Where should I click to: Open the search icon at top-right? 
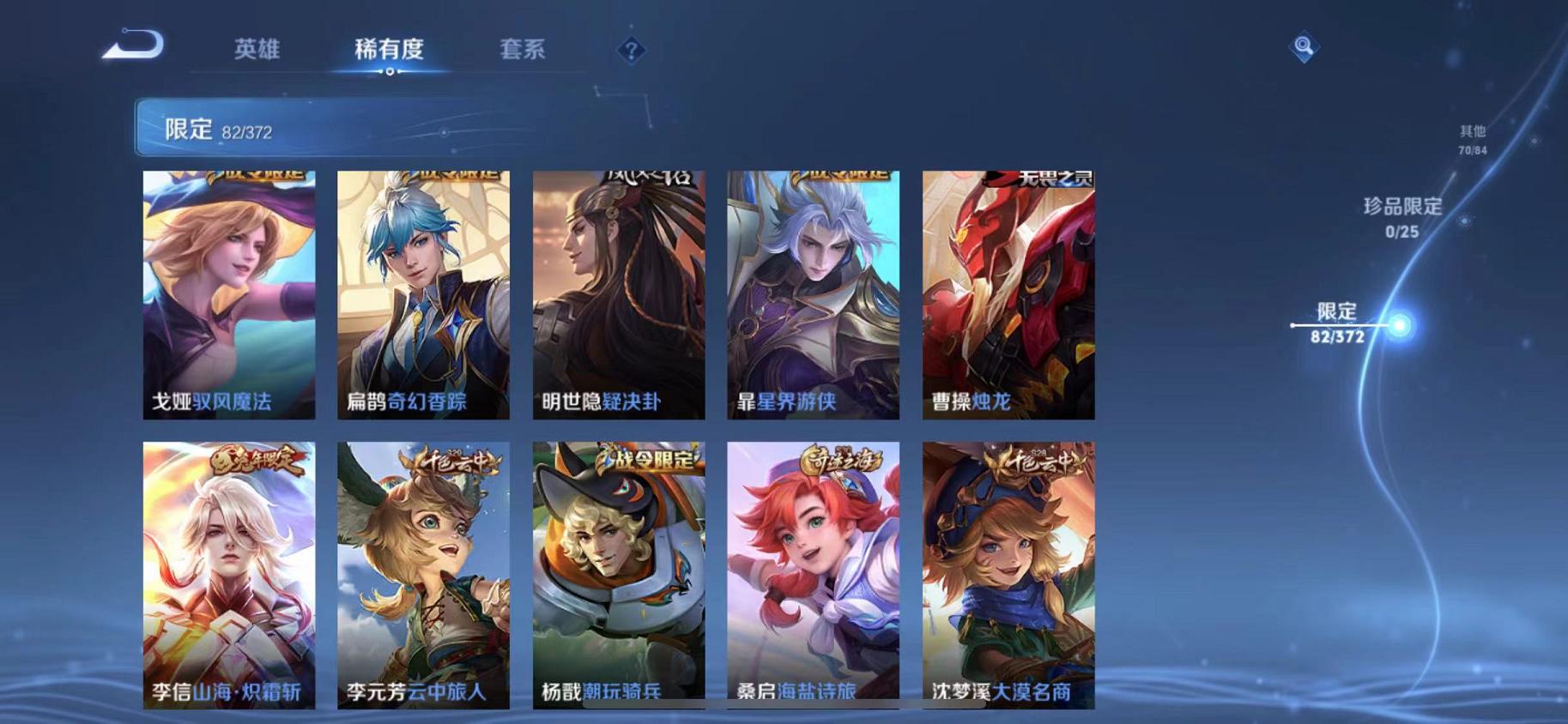coord(1301,49)
